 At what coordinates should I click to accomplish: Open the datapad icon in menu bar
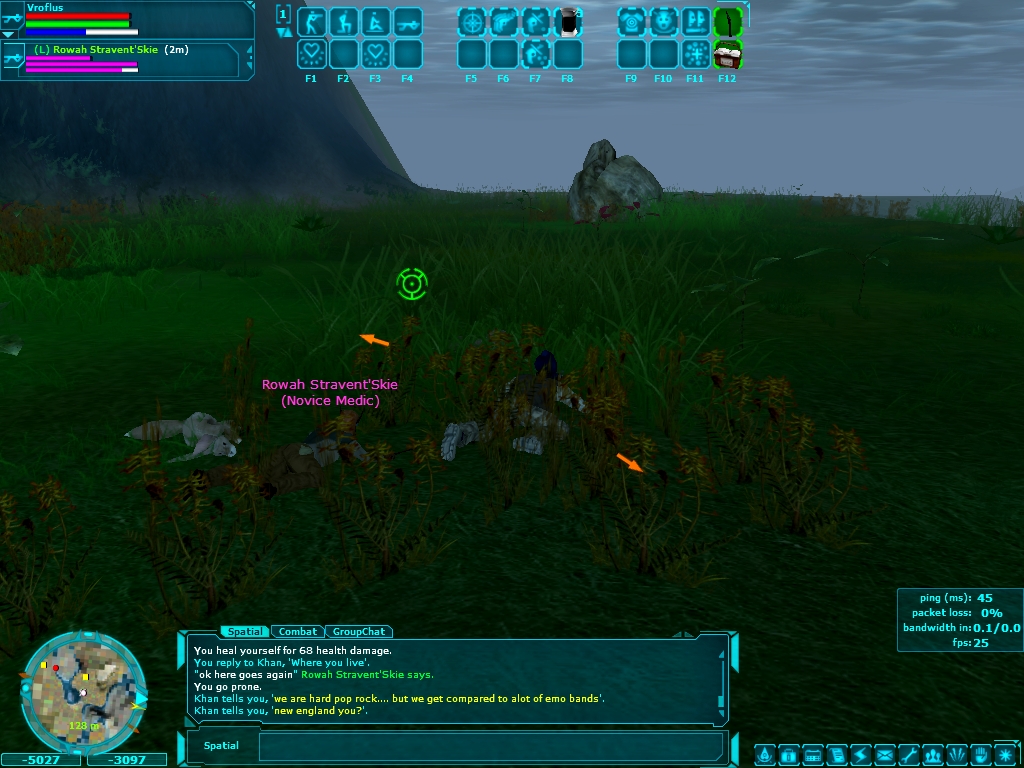point(812,754)
